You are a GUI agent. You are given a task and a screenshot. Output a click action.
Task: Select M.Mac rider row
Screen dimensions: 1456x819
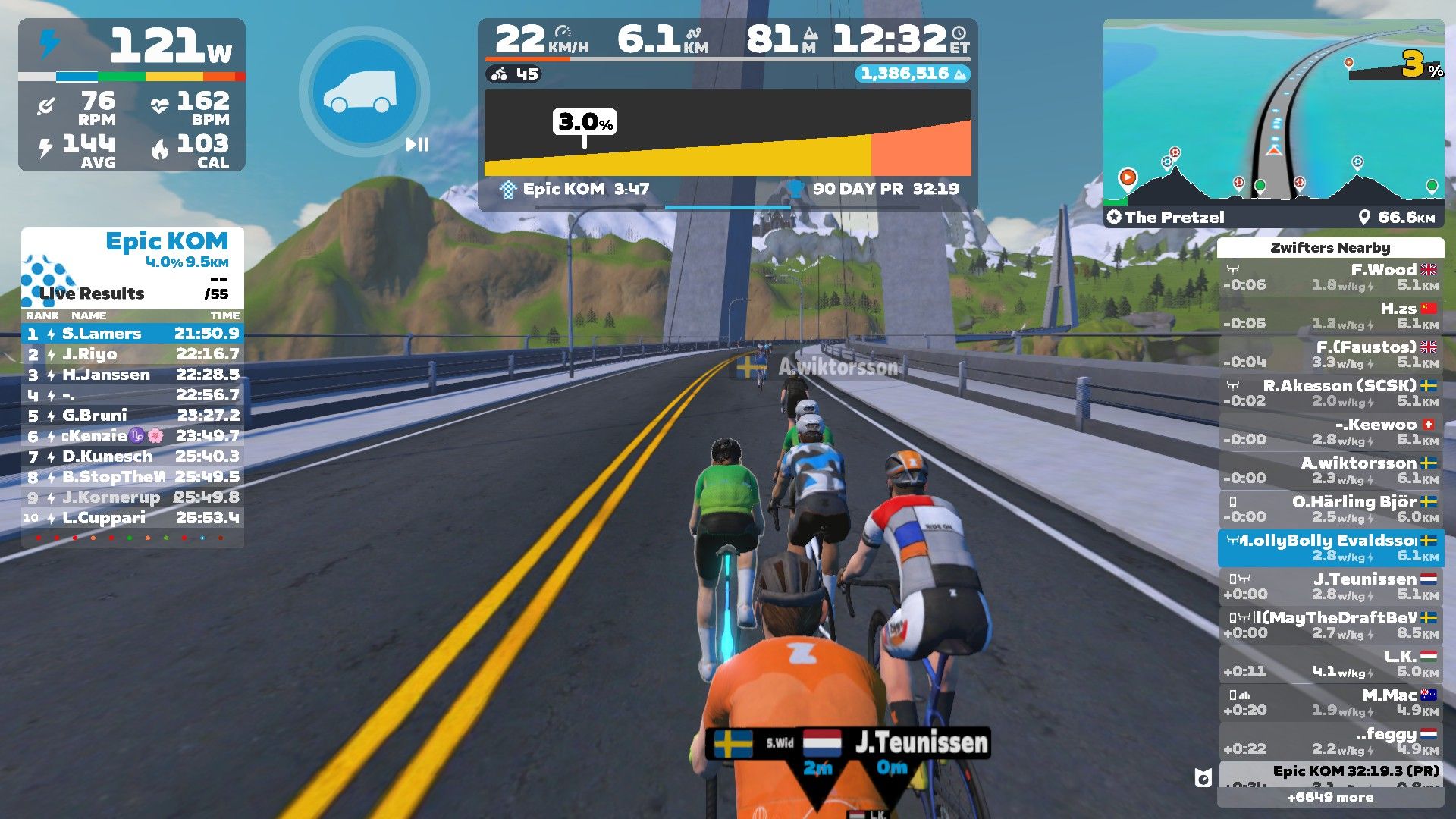click(x=1331, y=702)
